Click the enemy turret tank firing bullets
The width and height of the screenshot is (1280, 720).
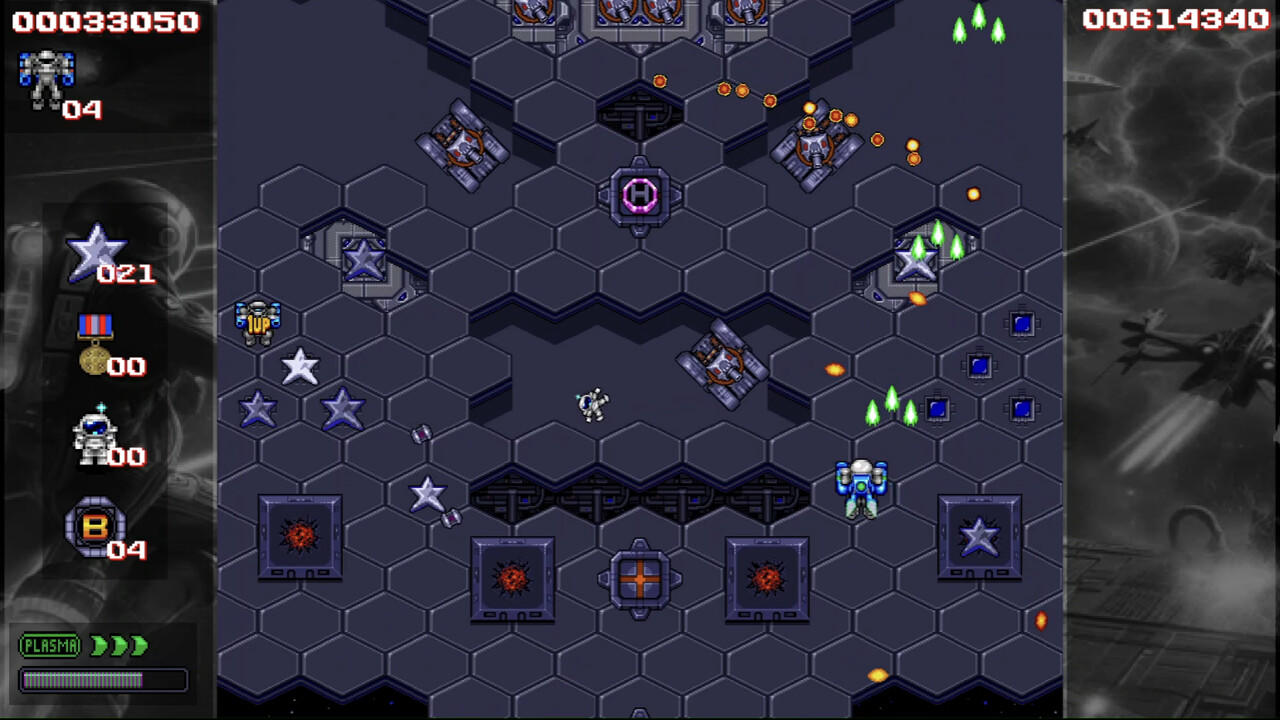[813, 145]
